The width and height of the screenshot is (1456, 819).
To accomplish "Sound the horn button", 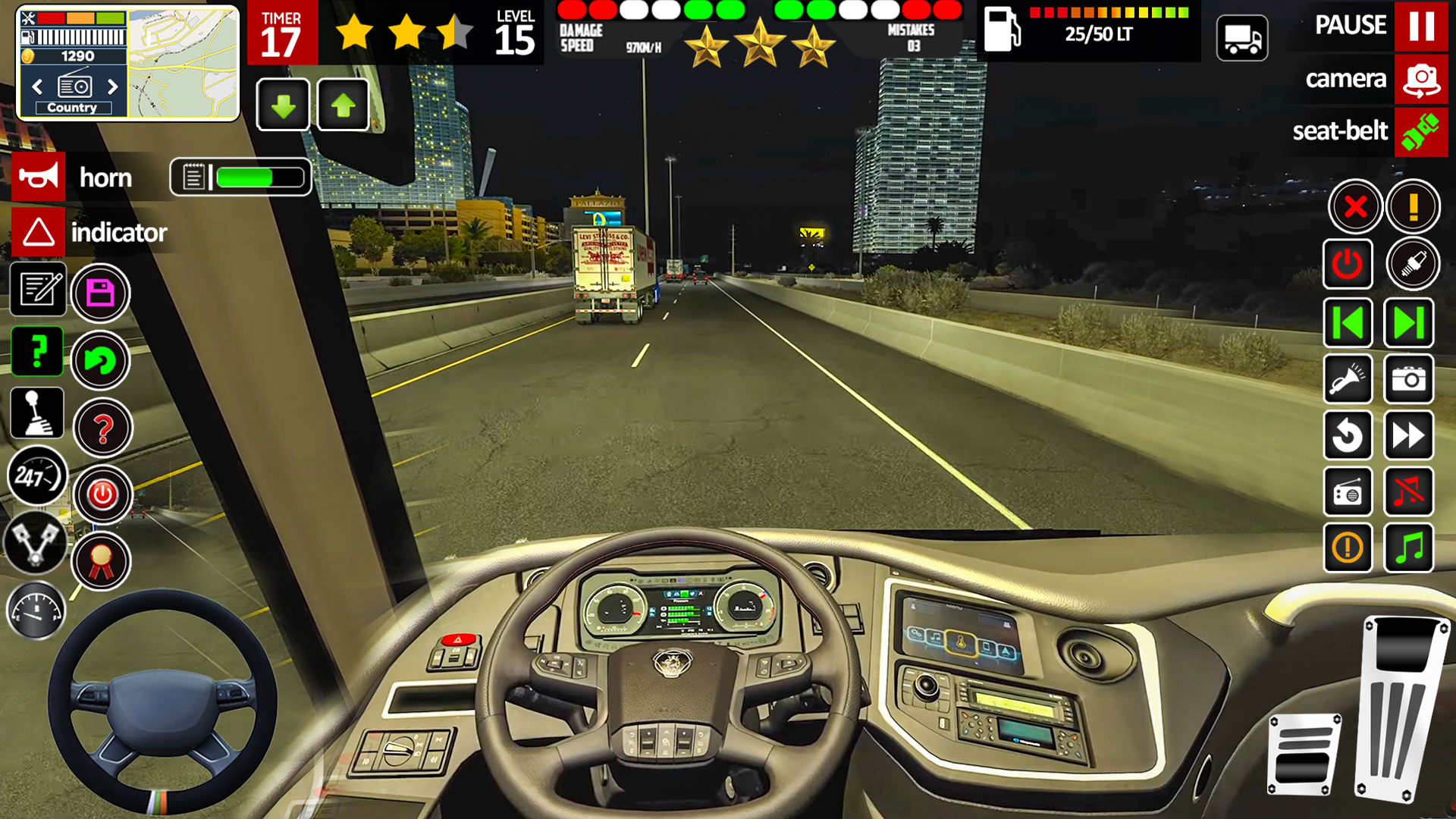I will click(x=39, y=177).
